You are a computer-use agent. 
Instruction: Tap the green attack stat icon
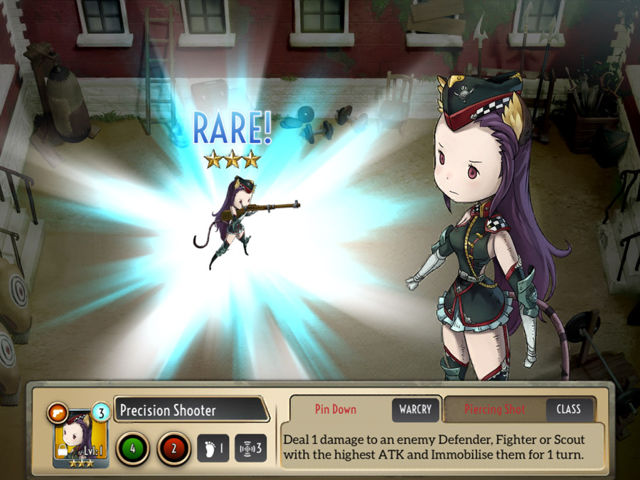(132, 447)
